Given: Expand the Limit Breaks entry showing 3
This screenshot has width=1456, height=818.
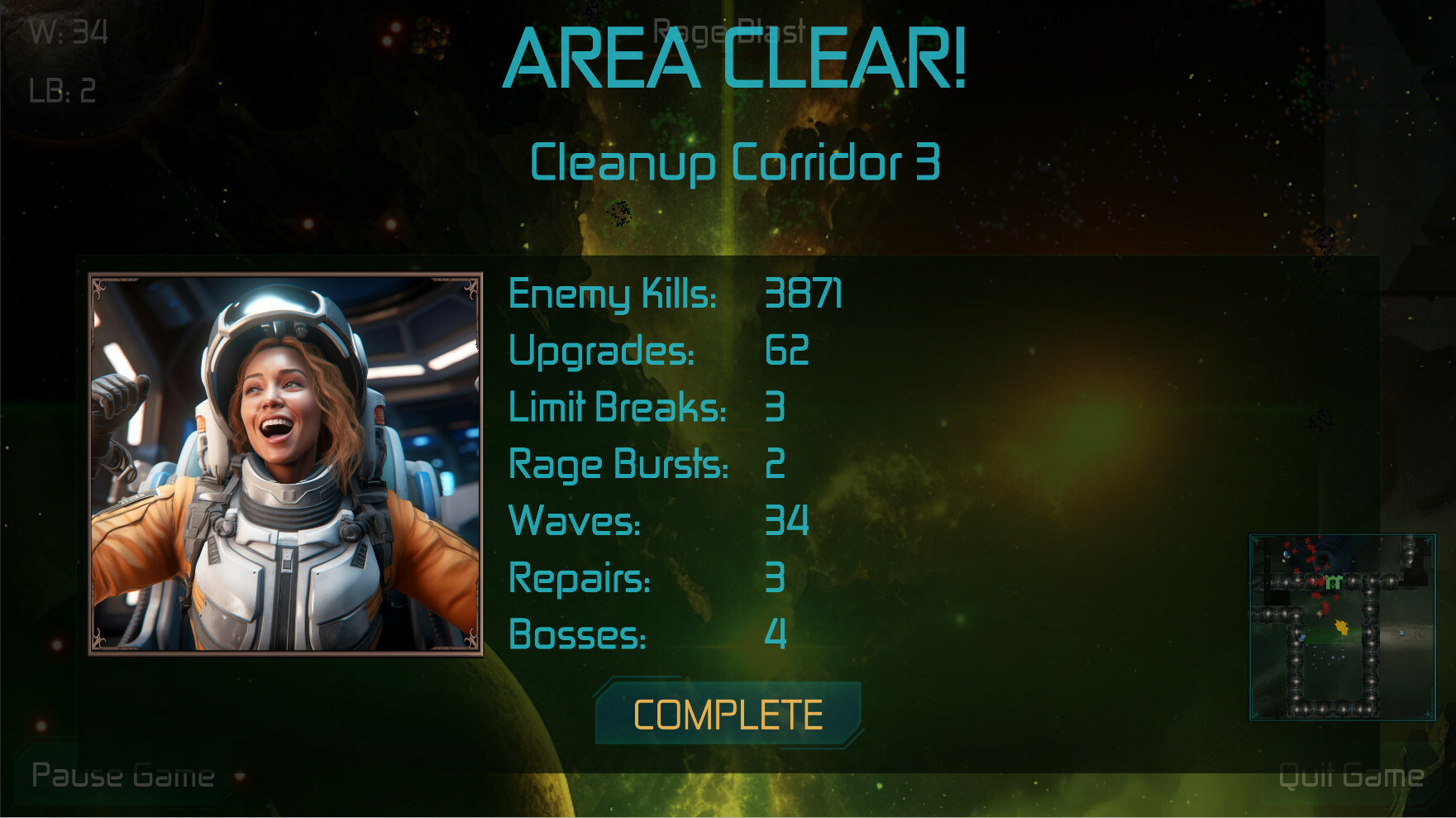Looking at the screenshot, I should [x=649, y=408].
